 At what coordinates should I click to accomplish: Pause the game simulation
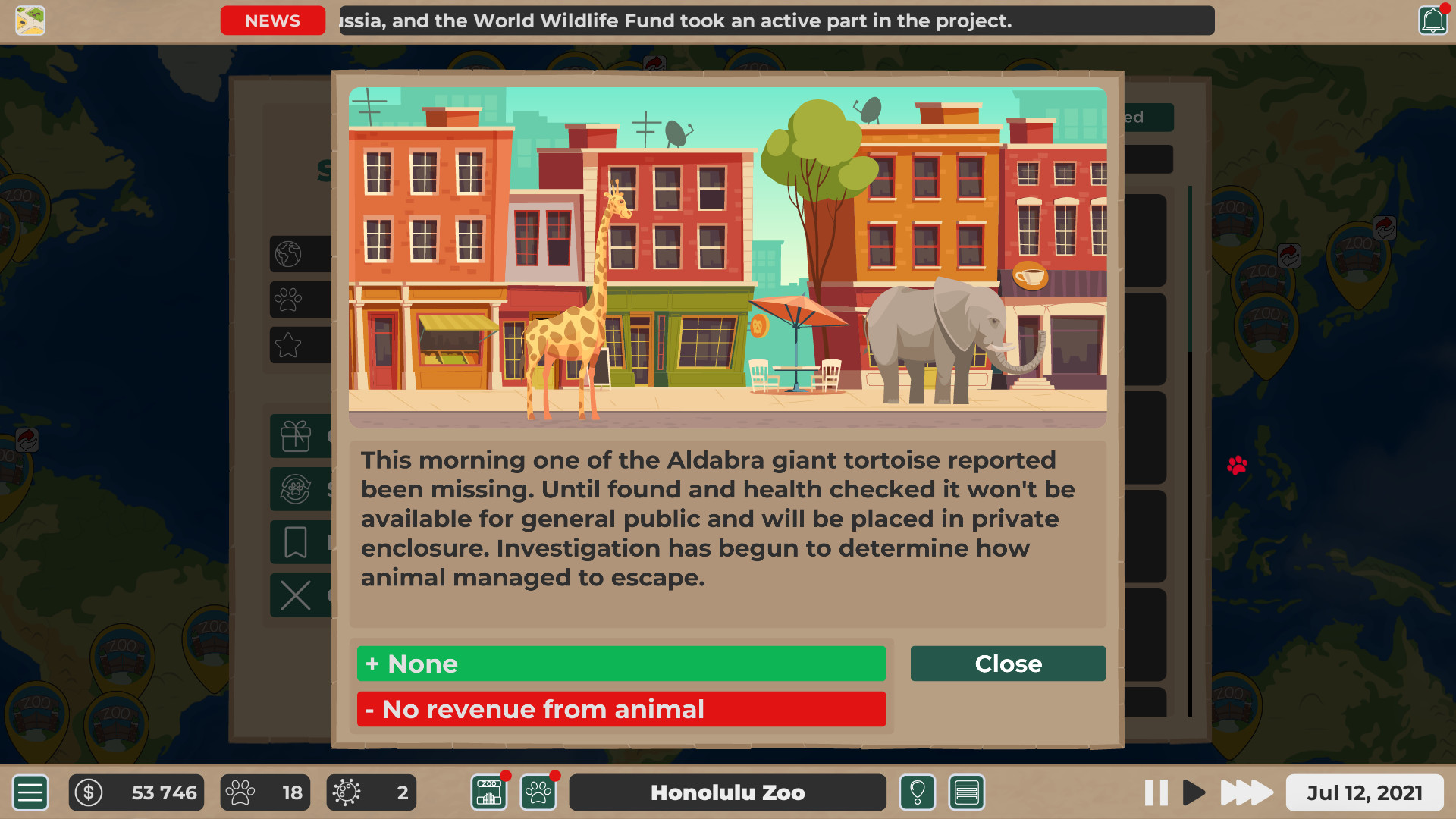[x=1156, y=792]
